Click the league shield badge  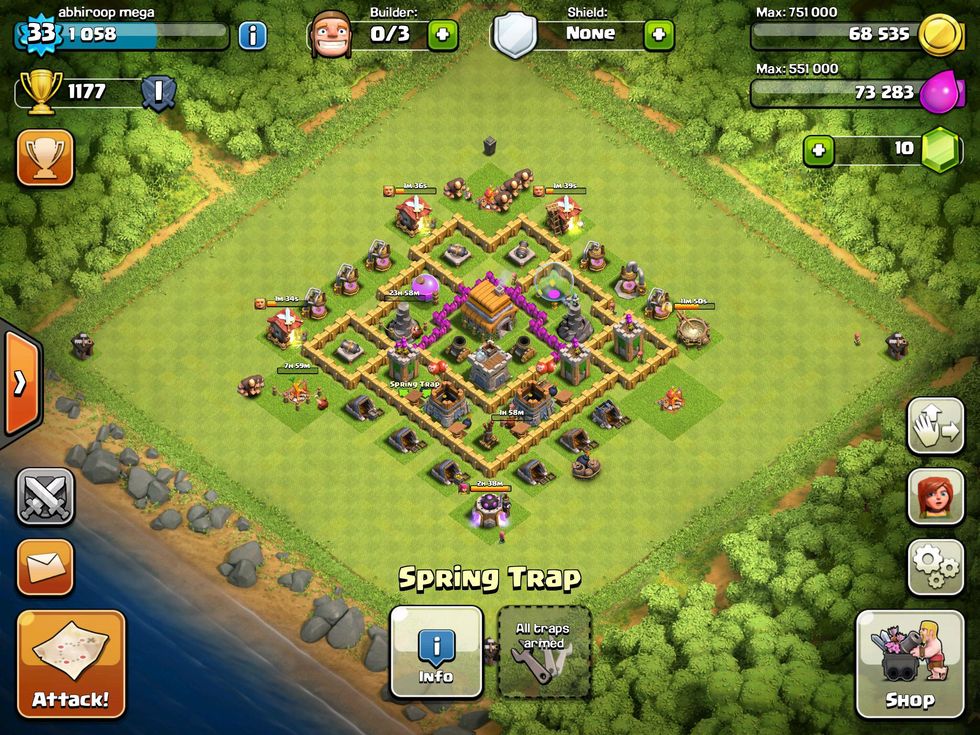coord(157,93)
